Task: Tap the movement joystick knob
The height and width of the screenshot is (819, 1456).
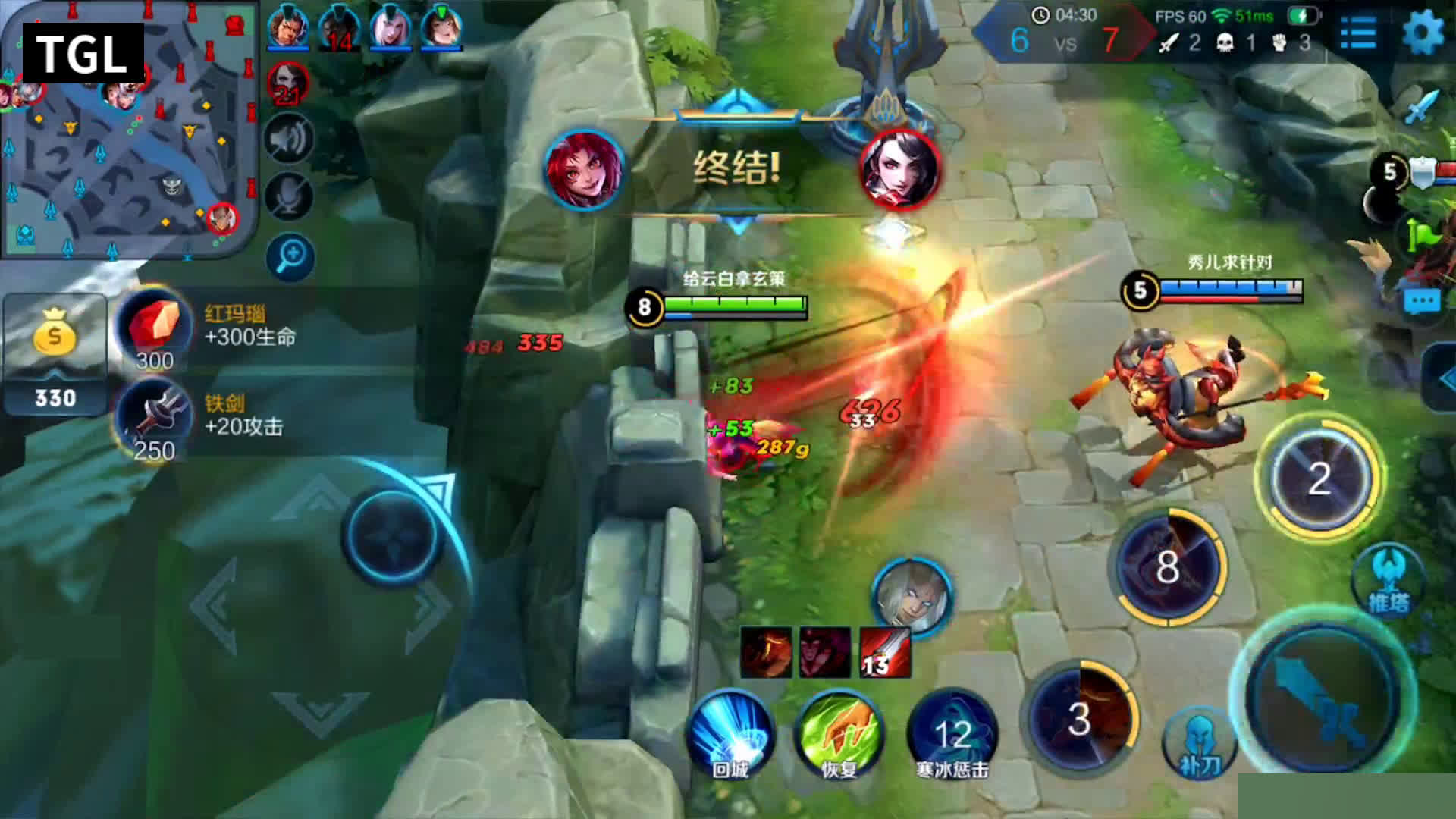Action: point(392,535)
